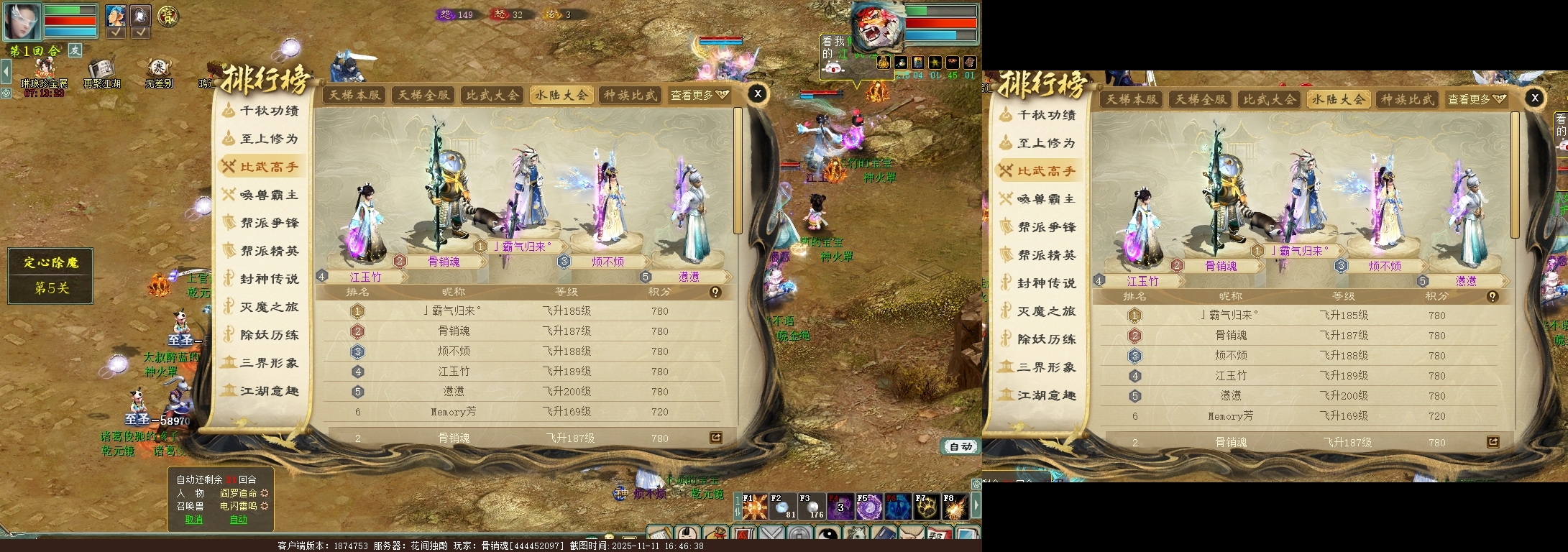The image size is (1568, 552).
Task: Use the F2 blue orb item with 81 left
Action: [783, 507]
